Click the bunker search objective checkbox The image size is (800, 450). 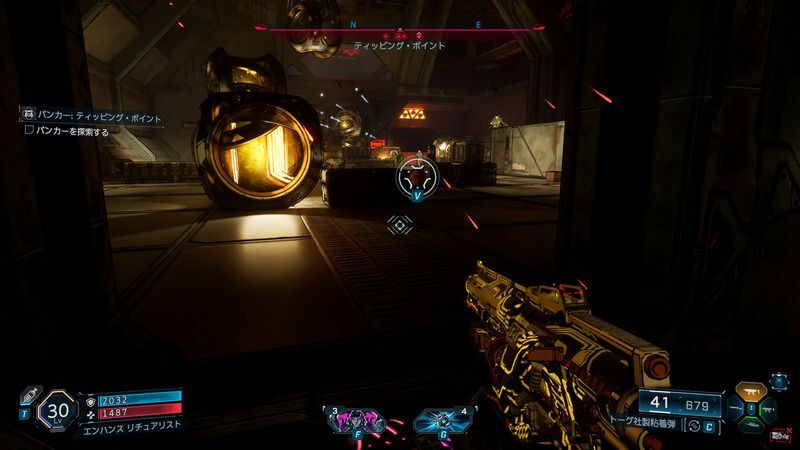pos(30,130)
